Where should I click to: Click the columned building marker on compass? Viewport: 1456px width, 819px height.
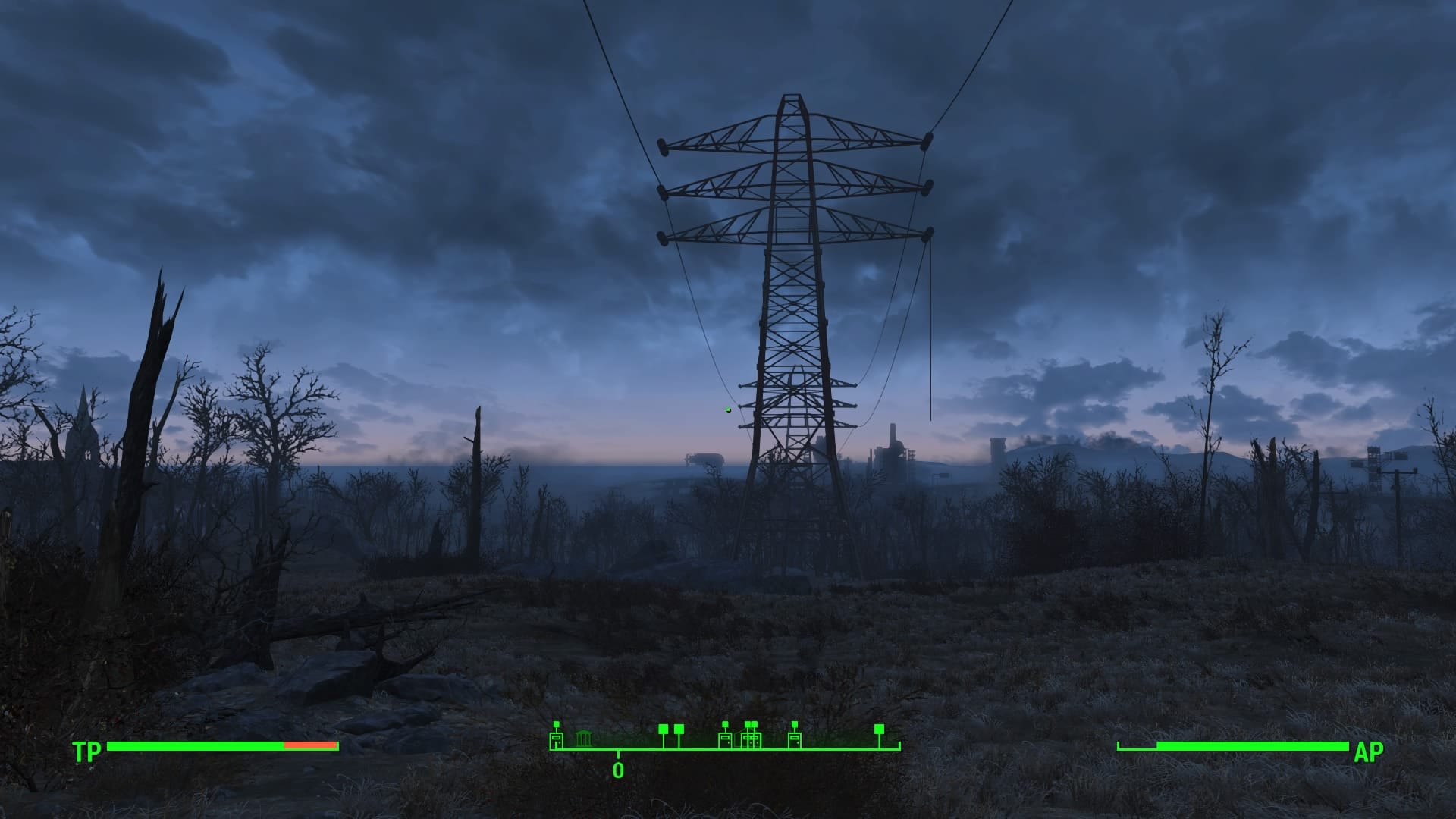pyautogui.click(x=583, y=739)
